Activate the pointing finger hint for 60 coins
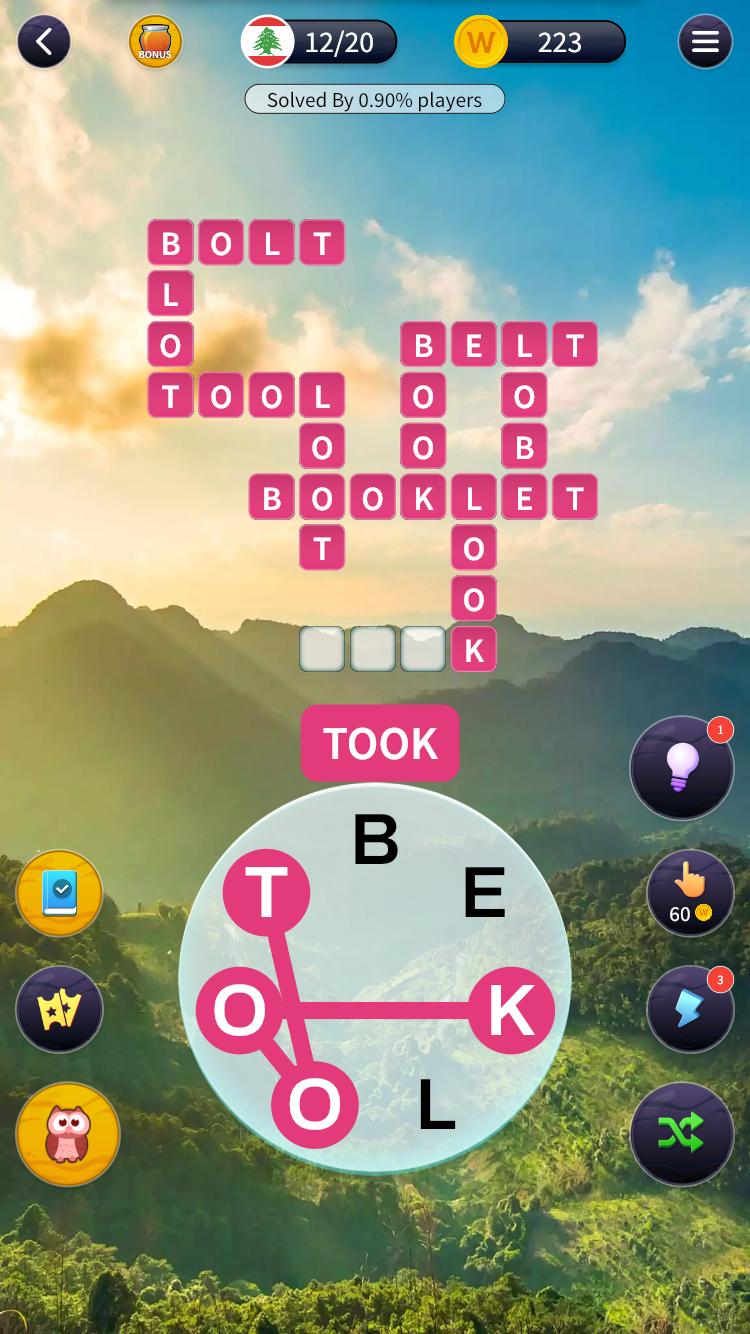 point(690,892)
